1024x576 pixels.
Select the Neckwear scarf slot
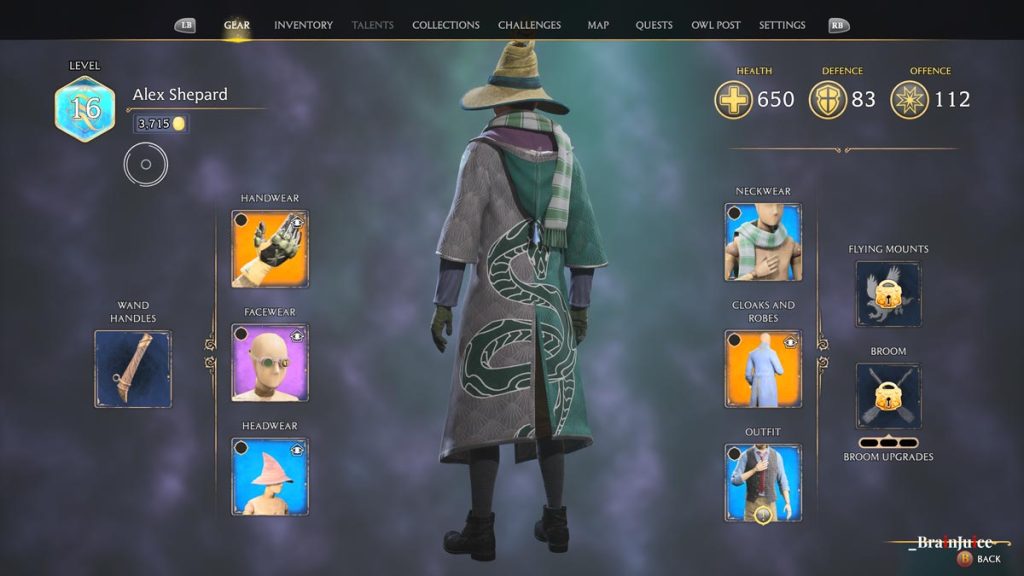pyautogui.click(x=763, y=242)
